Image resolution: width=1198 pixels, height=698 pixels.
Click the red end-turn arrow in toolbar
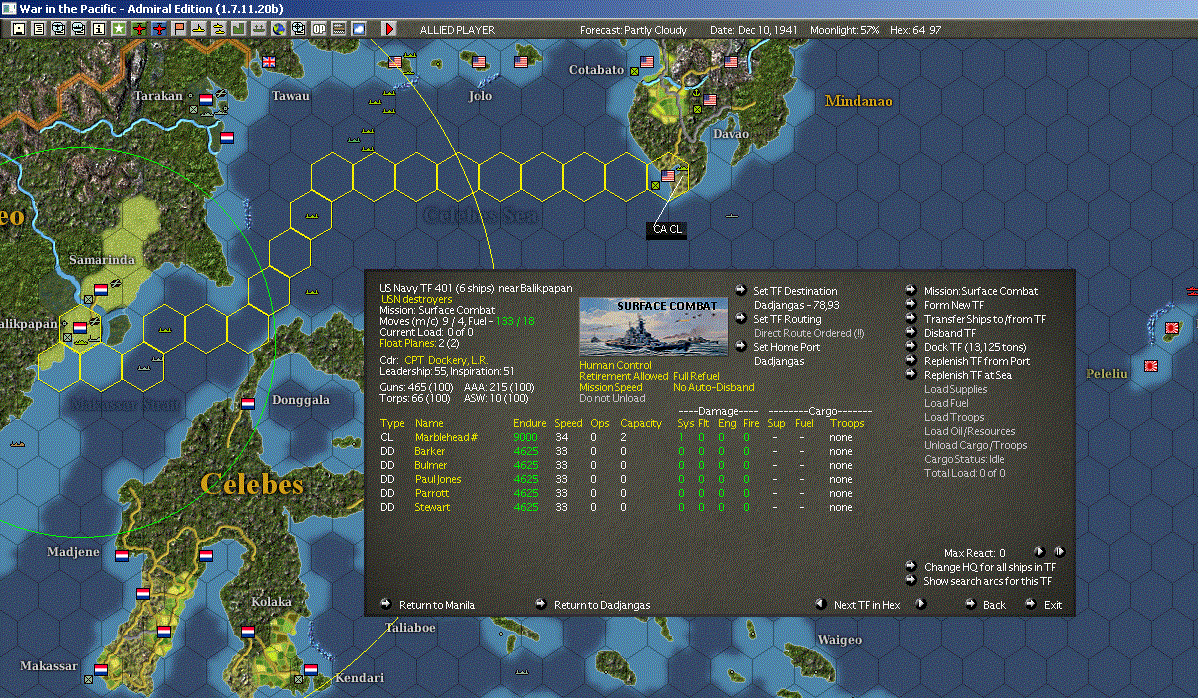389,30
